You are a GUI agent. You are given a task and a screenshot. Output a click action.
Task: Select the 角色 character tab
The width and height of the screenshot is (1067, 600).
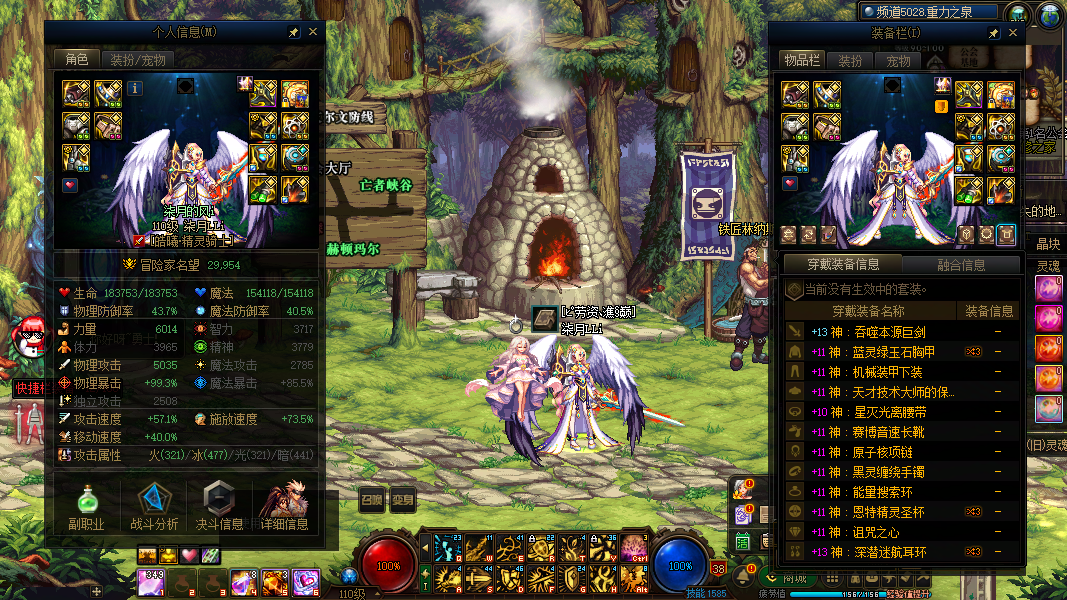click(x=76, y=59)
